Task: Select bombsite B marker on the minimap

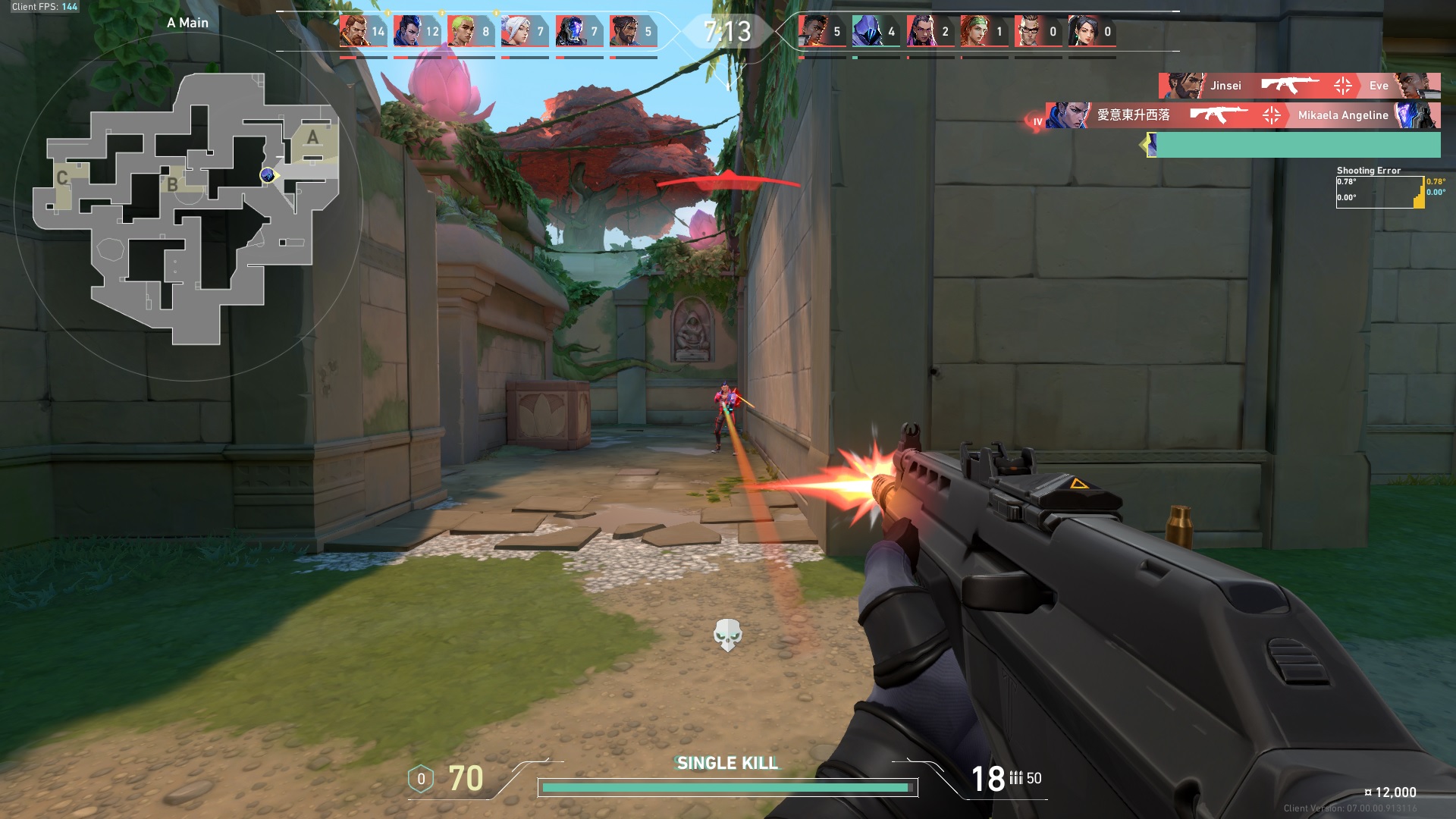Action: (x=173, y=184)
